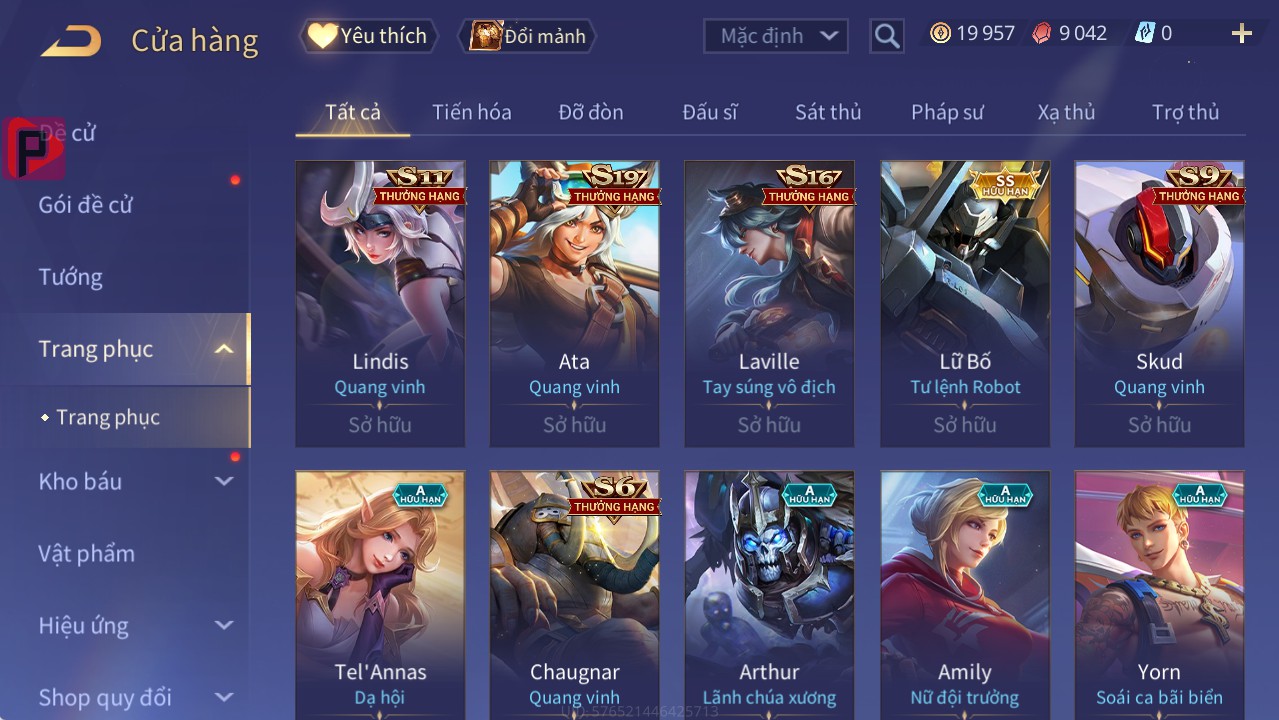This screenshot has width=1279, height=720.
Task: Open the Tướng shop section
Action: [x=71, y=277]
